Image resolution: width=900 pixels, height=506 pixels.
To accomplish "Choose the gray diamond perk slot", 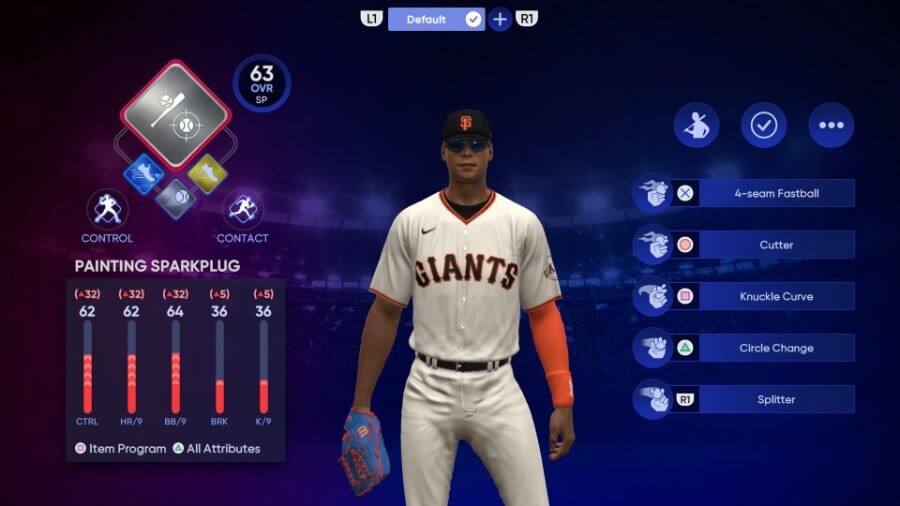I will pyautogui.click(x=176, y=198).
